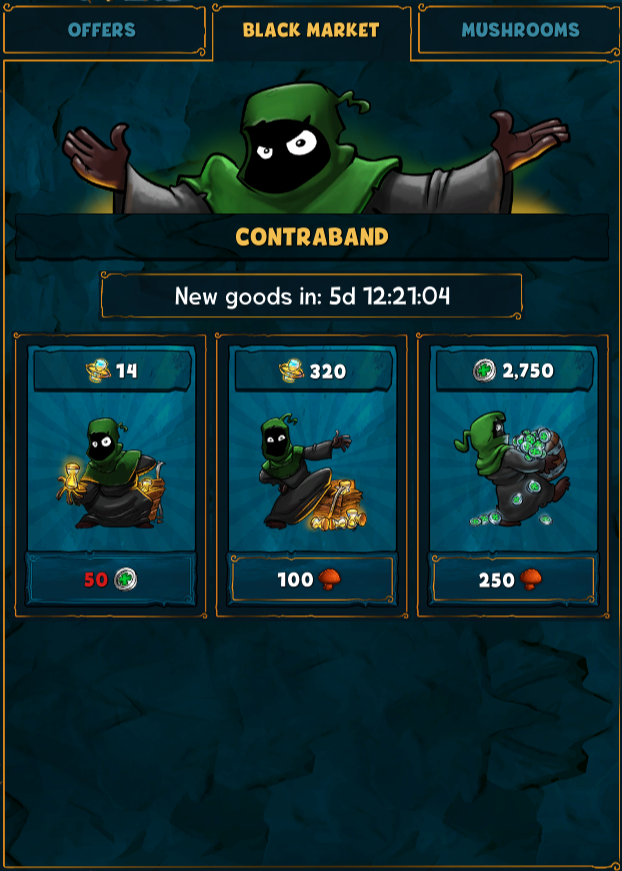Image resolution: width=622 pixels, height=871 pixels.
Task: Open the Mushrooms tab
Action: pos(519,30)
